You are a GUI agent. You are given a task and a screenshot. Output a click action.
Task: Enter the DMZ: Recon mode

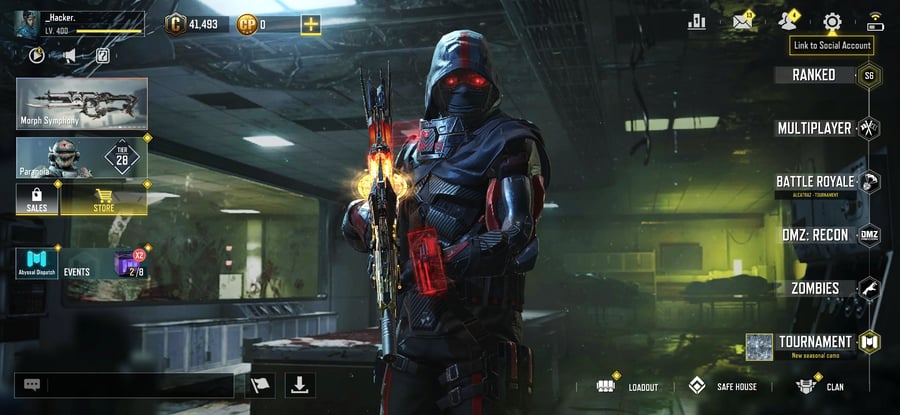(x=816, y=235)
